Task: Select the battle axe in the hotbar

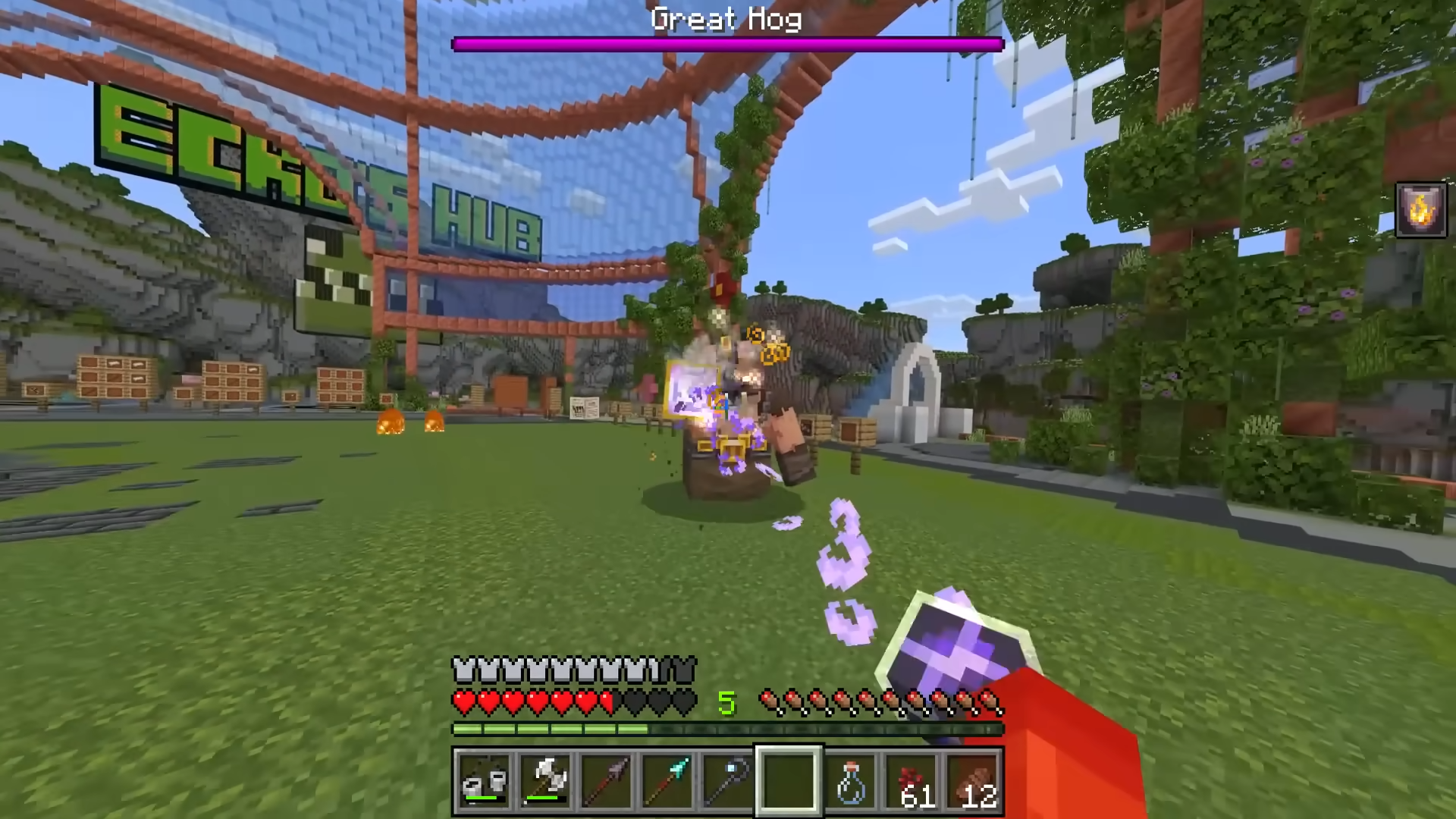Action: [545, 781]
